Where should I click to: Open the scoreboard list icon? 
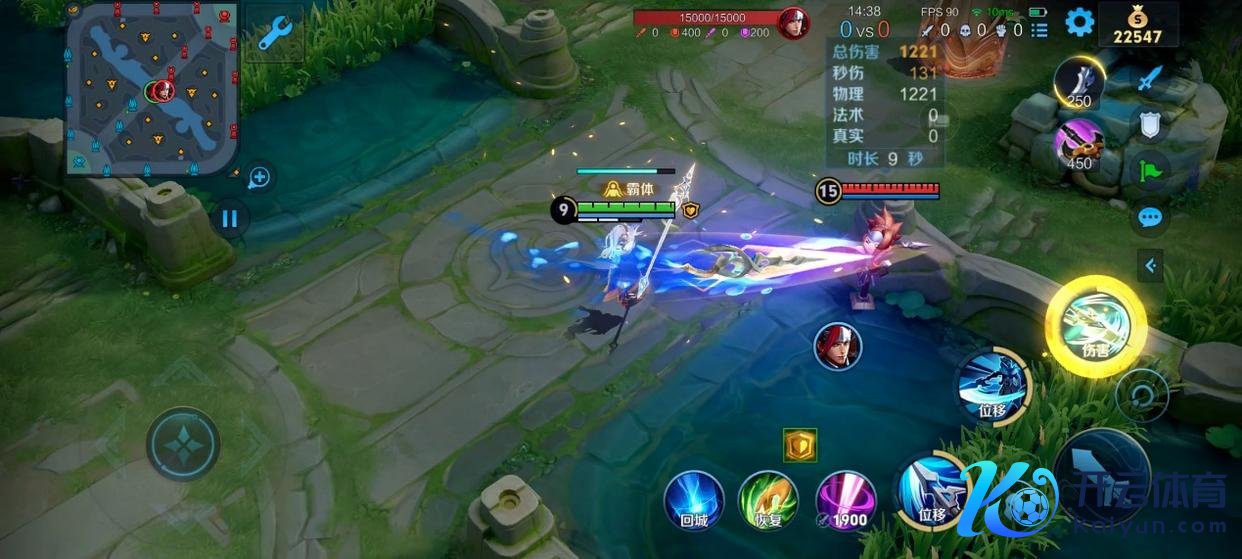[x=1039, y=30]
